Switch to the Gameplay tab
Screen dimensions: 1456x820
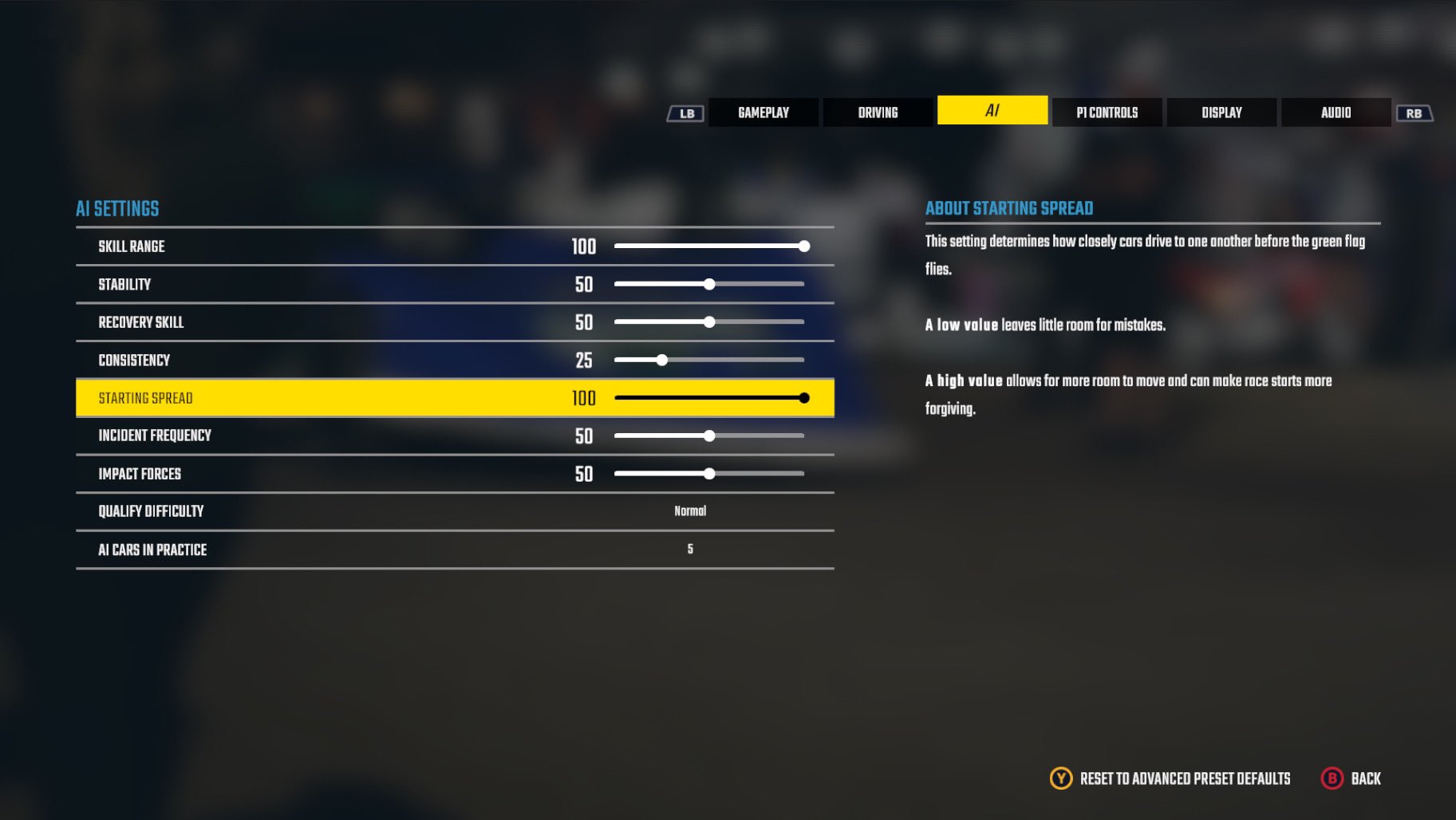[x=763, y=112]
